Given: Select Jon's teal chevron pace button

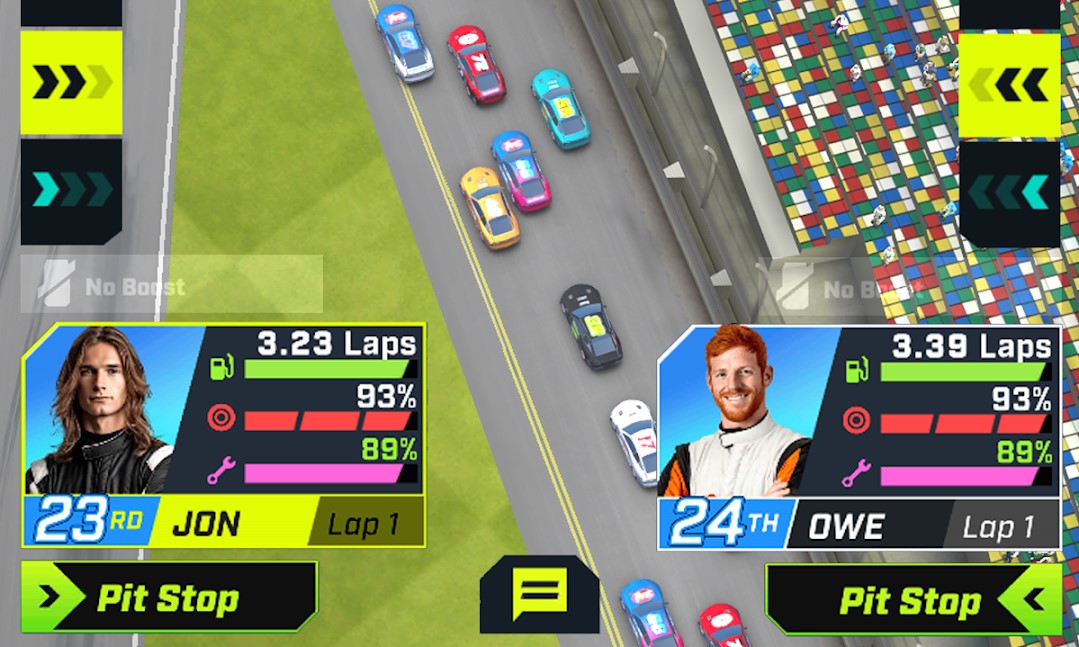Looking at the screenshot, I should coord(71,190).
